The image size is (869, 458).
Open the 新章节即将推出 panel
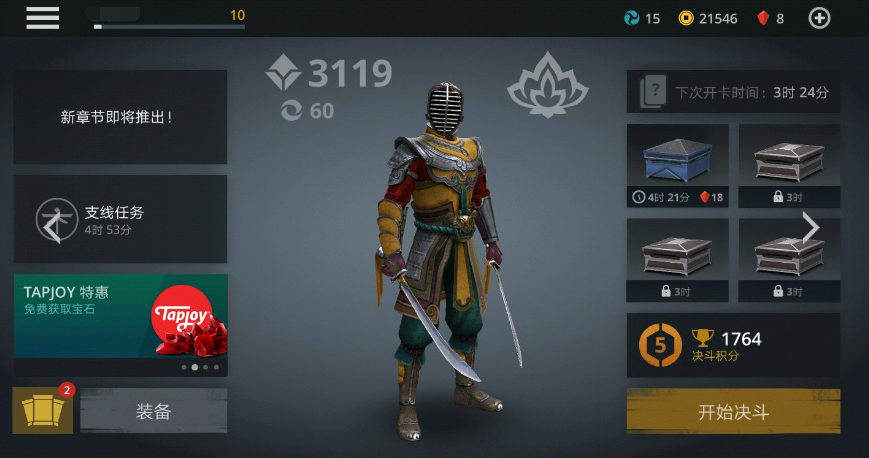pyautogui.click(x=120, y=117)
